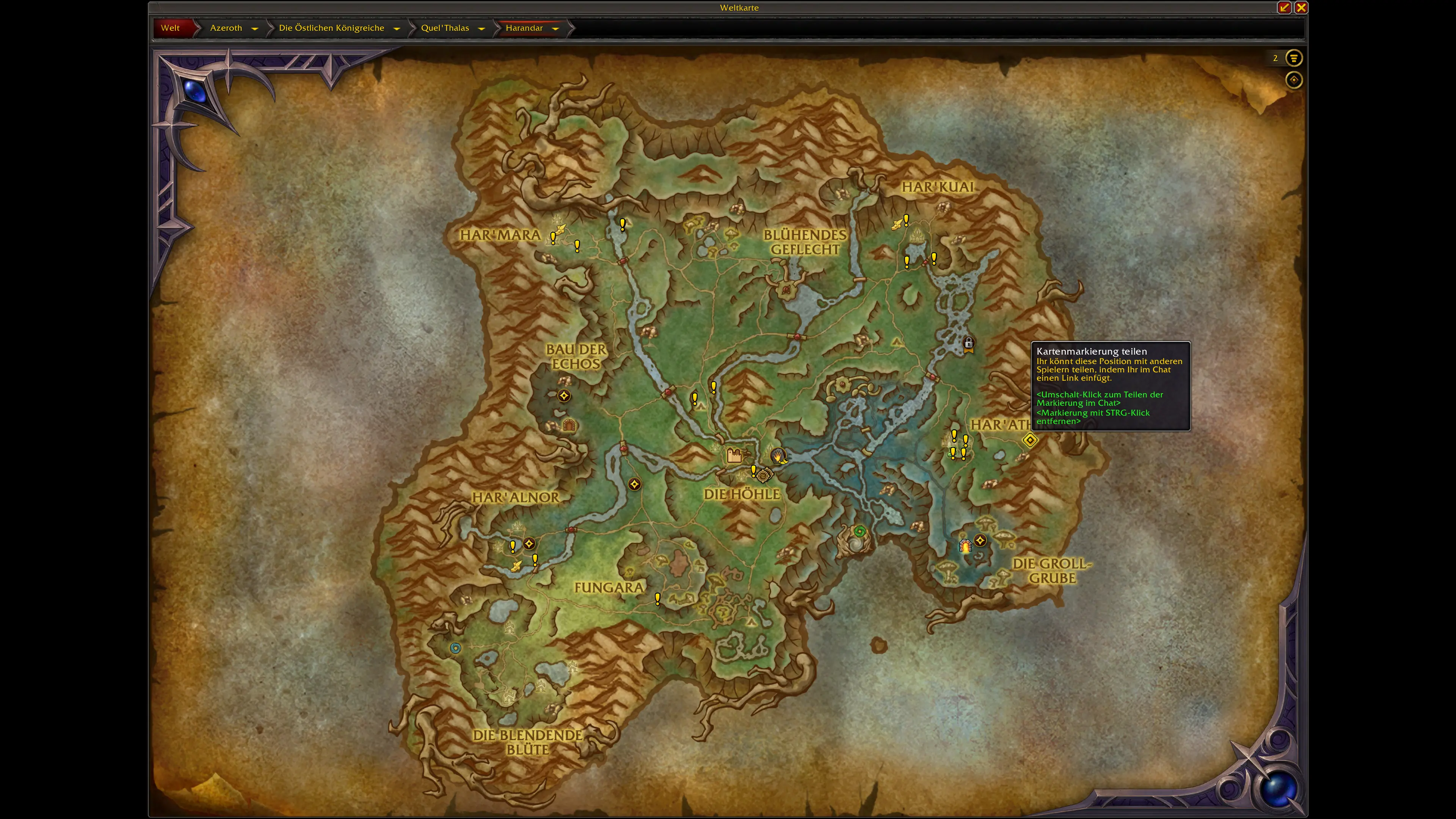Go to the Welt map level
Image resolution: width=1456 pixels, height=819 pixels.
170,28
